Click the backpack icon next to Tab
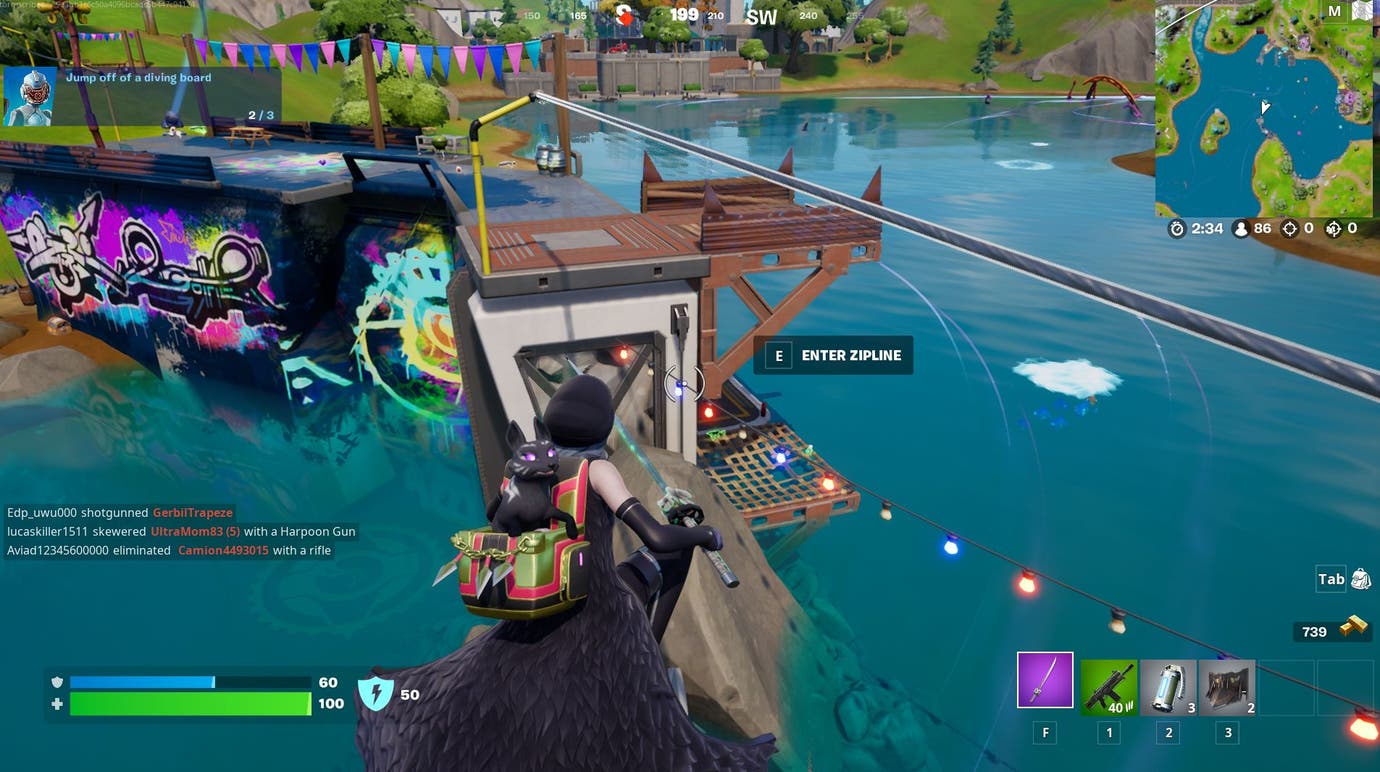The image size is (1380, 772). 1360,578
